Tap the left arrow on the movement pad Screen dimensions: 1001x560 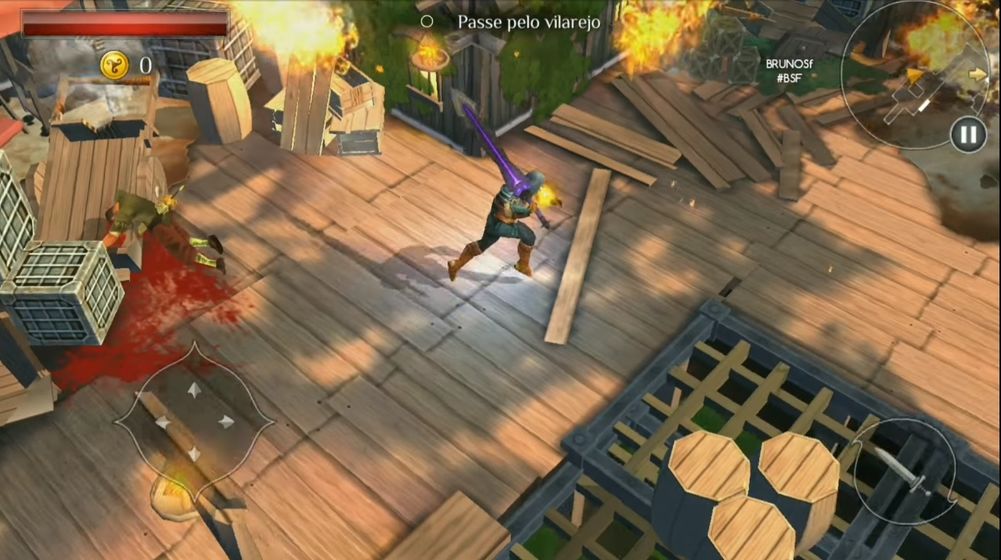[162, 422]
